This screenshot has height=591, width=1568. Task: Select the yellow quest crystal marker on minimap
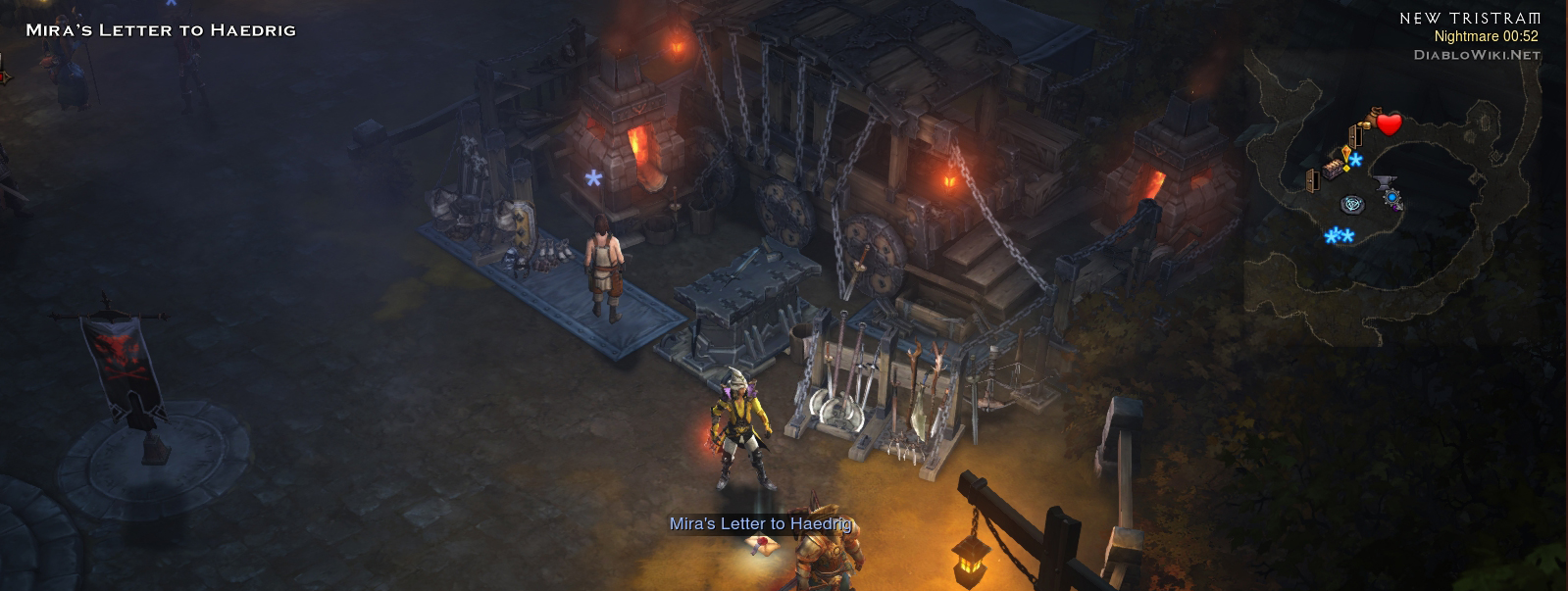tap(1347, 153)
